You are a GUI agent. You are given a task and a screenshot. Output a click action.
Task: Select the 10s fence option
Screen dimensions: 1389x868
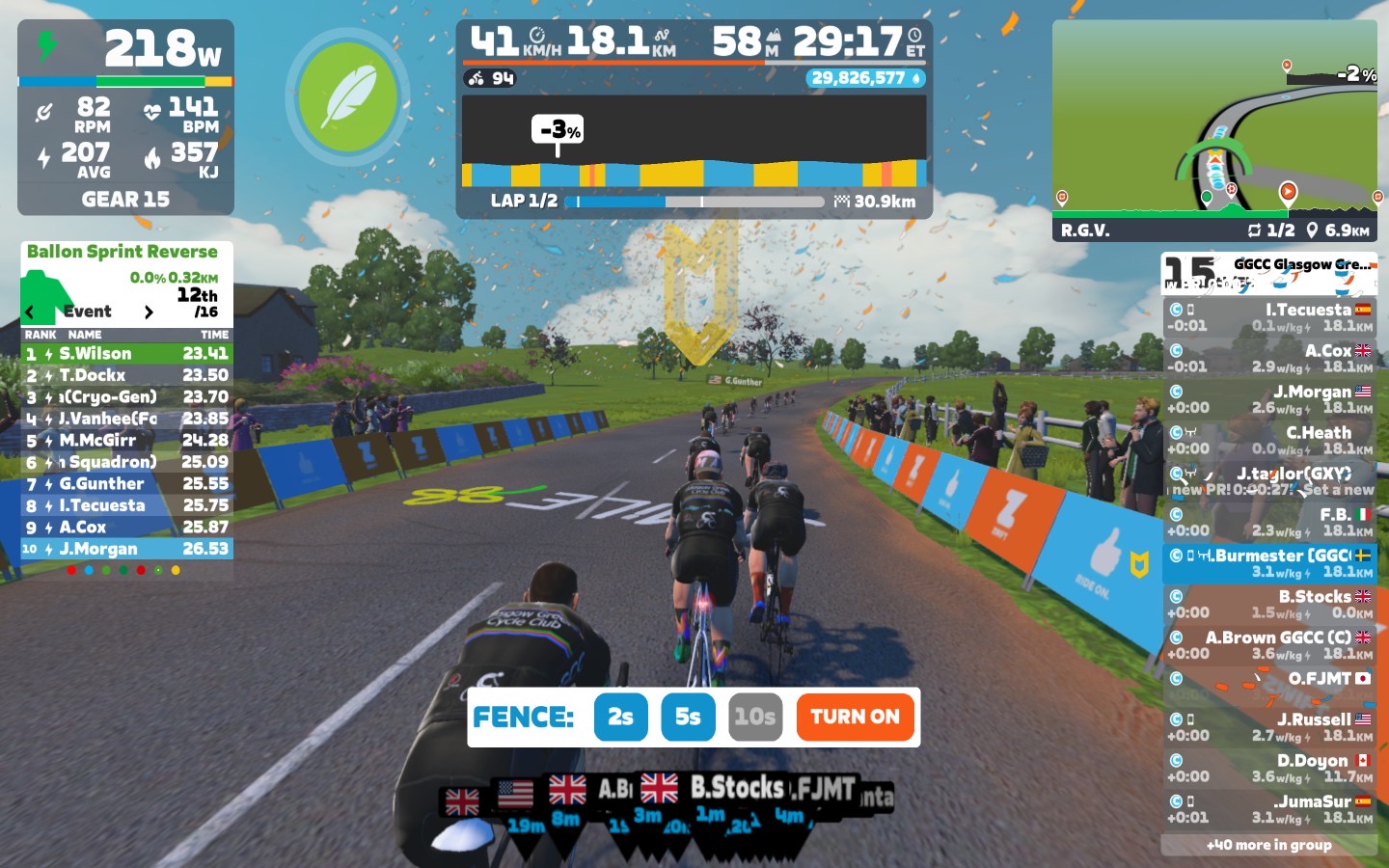(754, 717)
